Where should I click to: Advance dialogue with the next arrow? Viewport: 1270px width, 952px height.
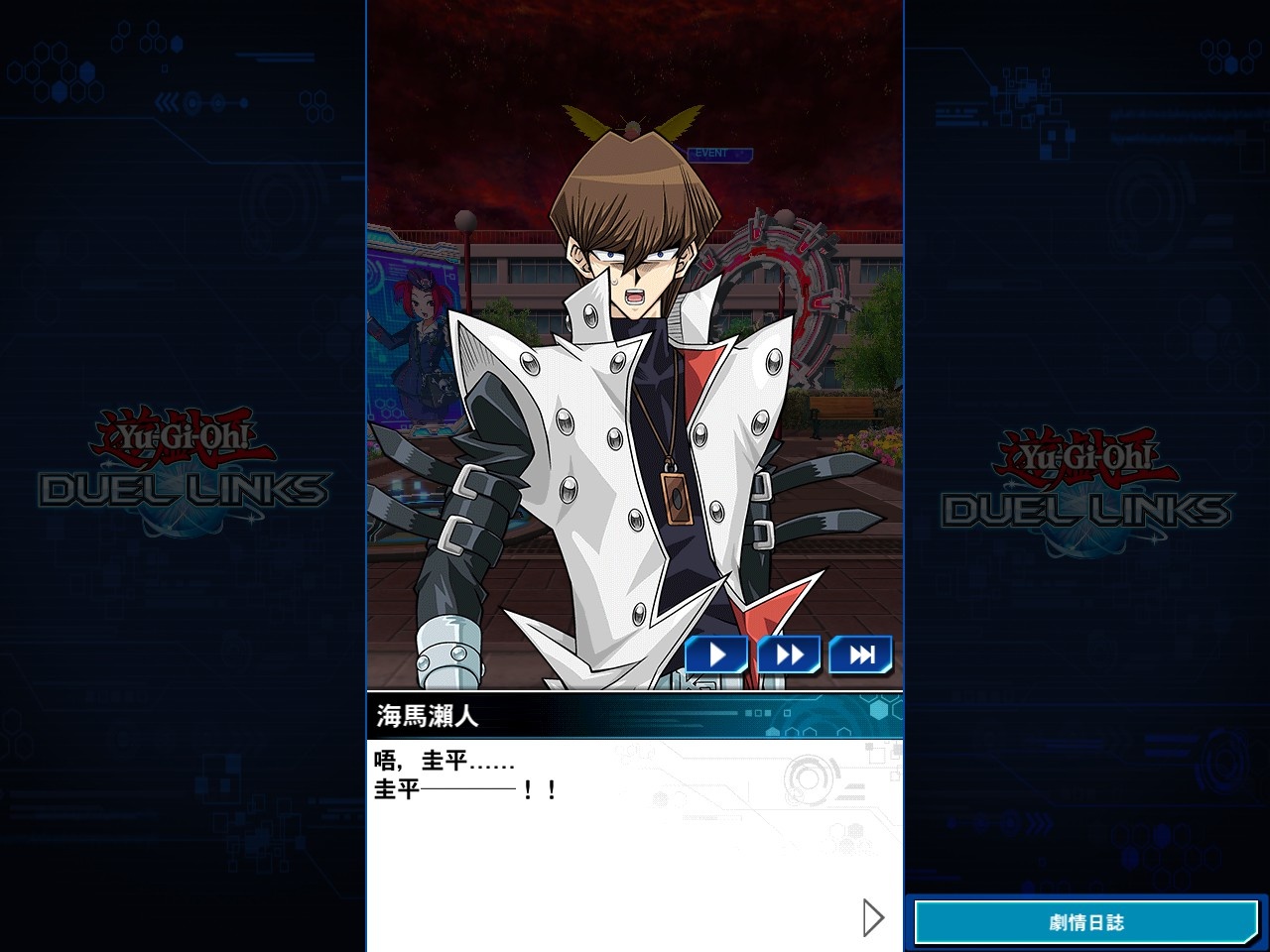tap(873, 918)
